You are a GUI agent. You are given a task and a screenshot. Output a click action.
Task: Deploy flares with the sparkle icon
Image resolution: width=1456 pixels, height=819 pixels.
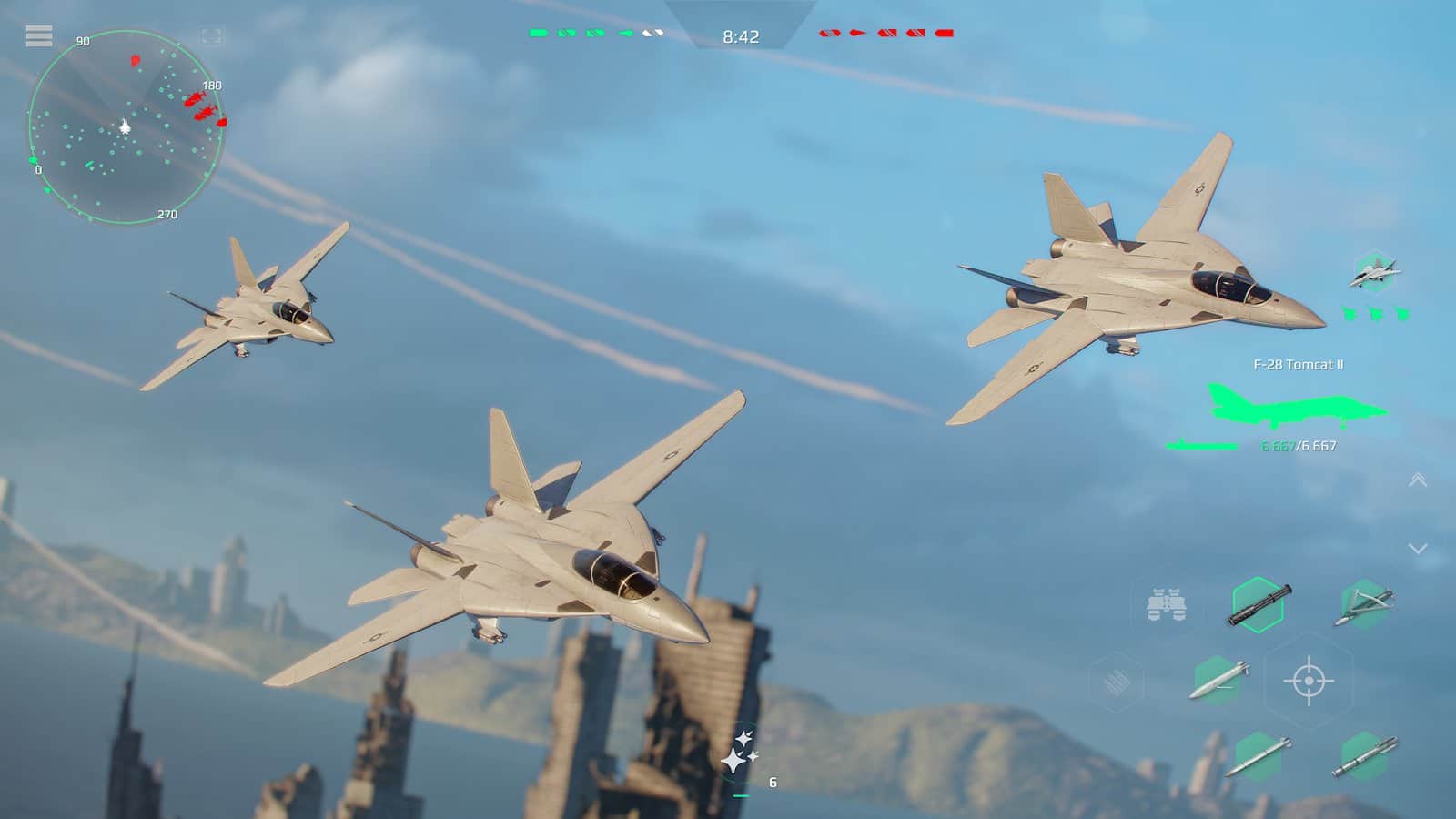point(739,753)
